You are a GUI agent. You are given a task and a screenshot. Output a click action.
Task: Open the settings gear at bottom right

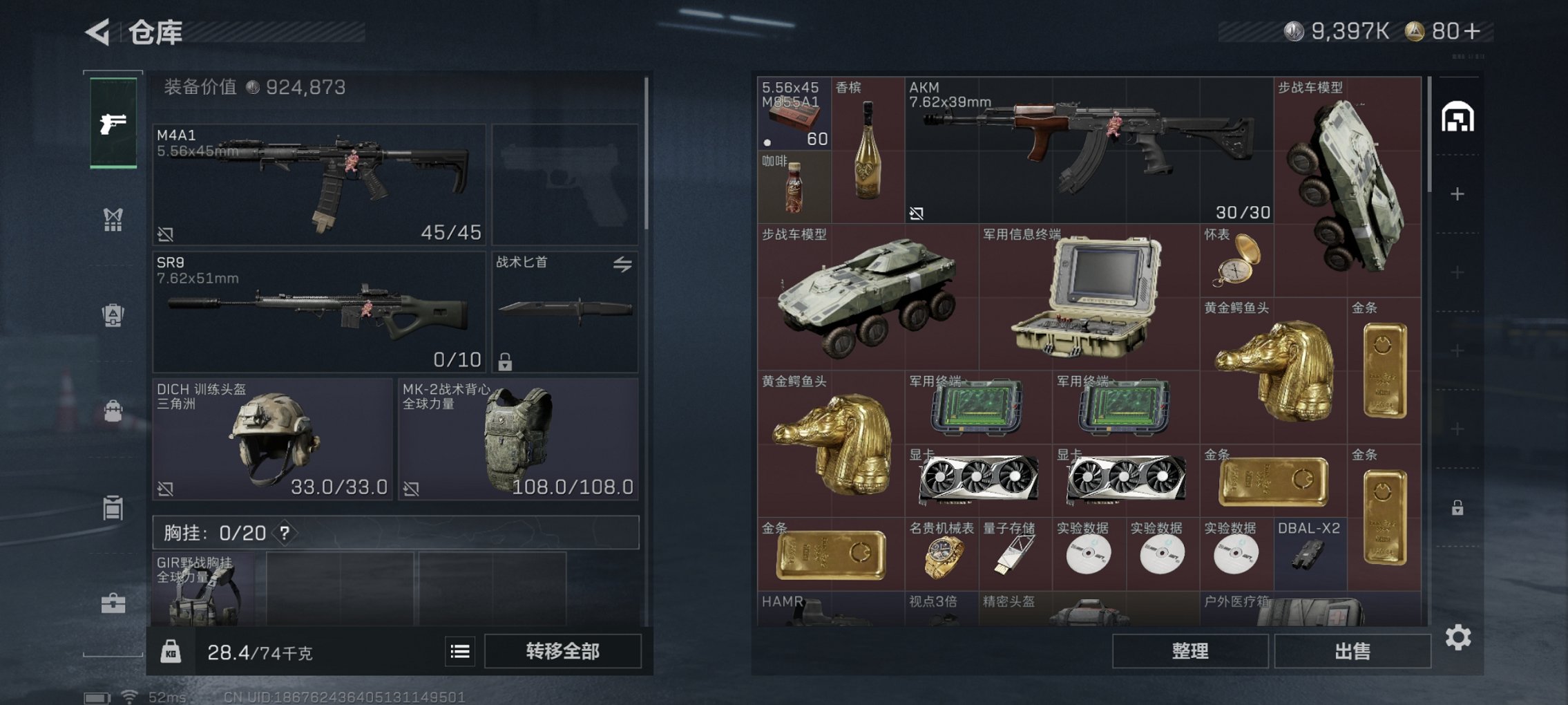pos(1460,637)
